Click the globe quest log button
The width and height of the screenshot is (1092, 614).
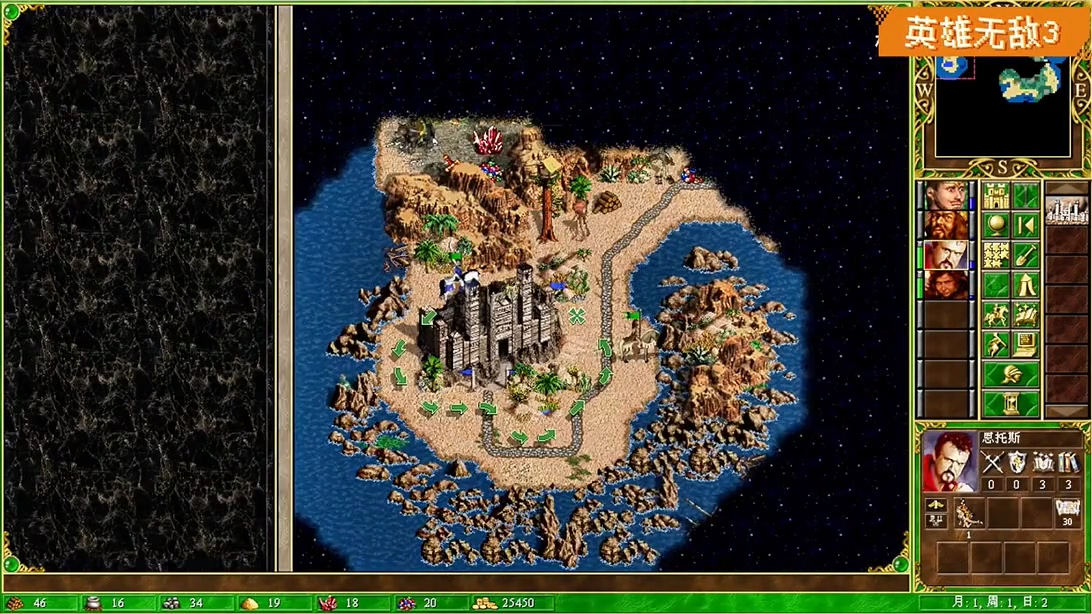click(x=995, y=225)
